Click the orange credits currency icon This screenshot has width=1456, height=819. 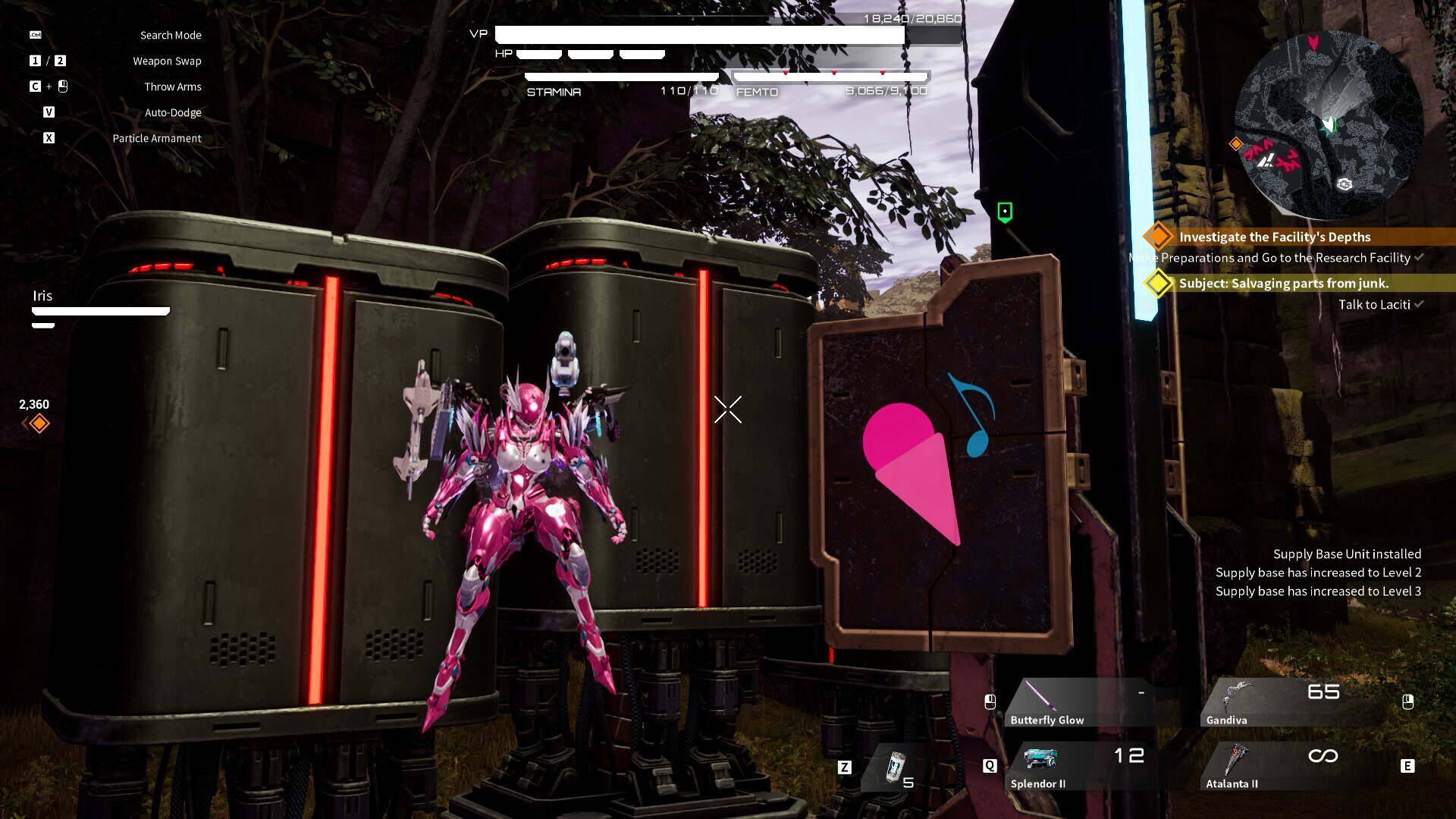tap(39, 424)
